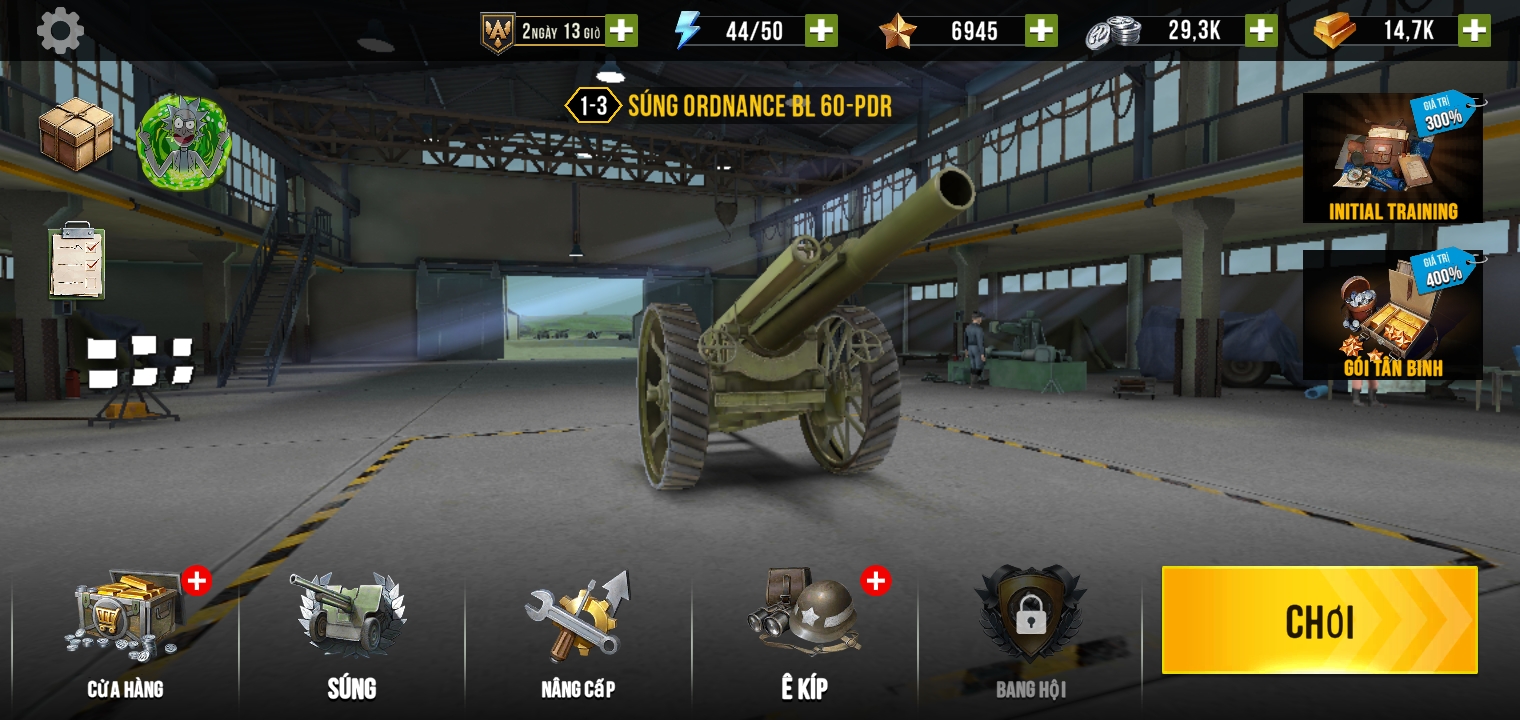Open the Cửa Hàng shop icon

click(x=125, y=615)
